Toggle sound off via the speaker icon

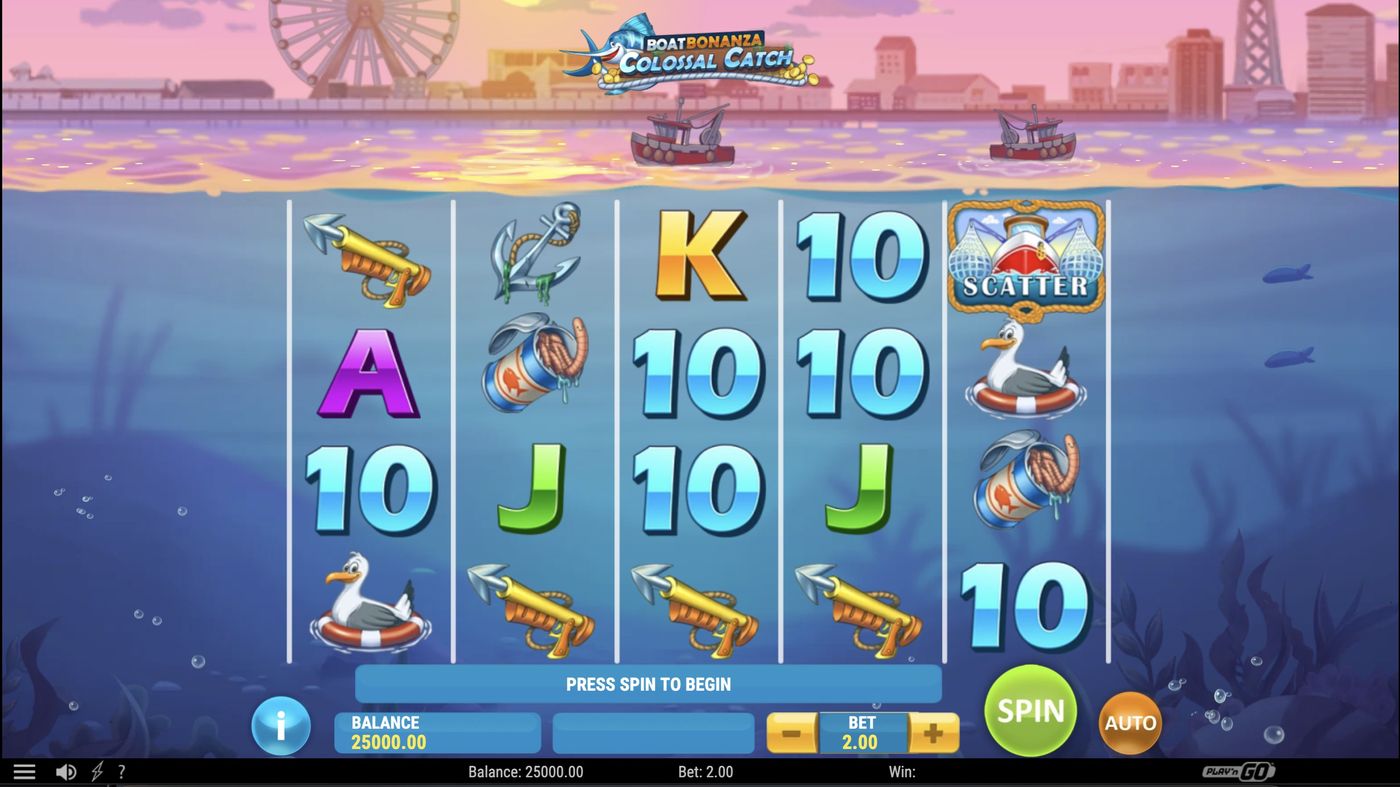pyautogui.click(x=66, y=771)
